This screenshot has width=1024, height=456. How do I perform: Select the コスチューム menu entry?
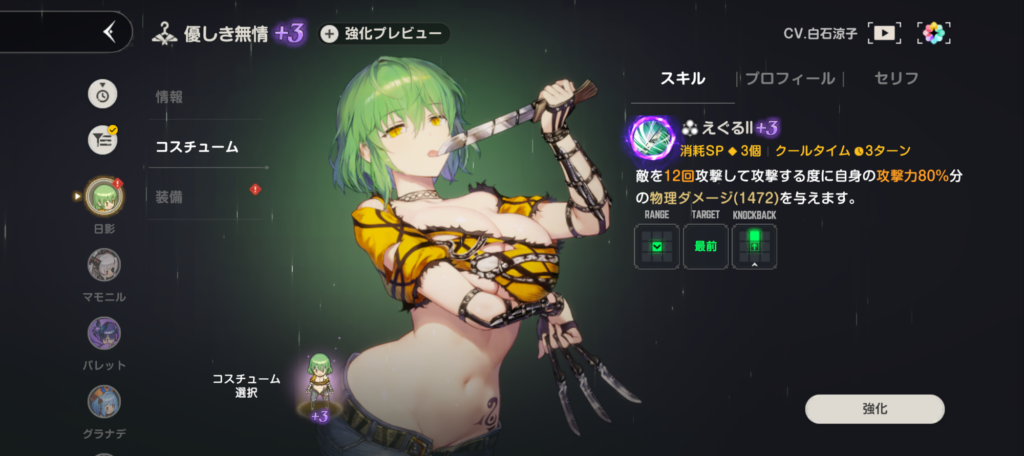coord(196,147)
